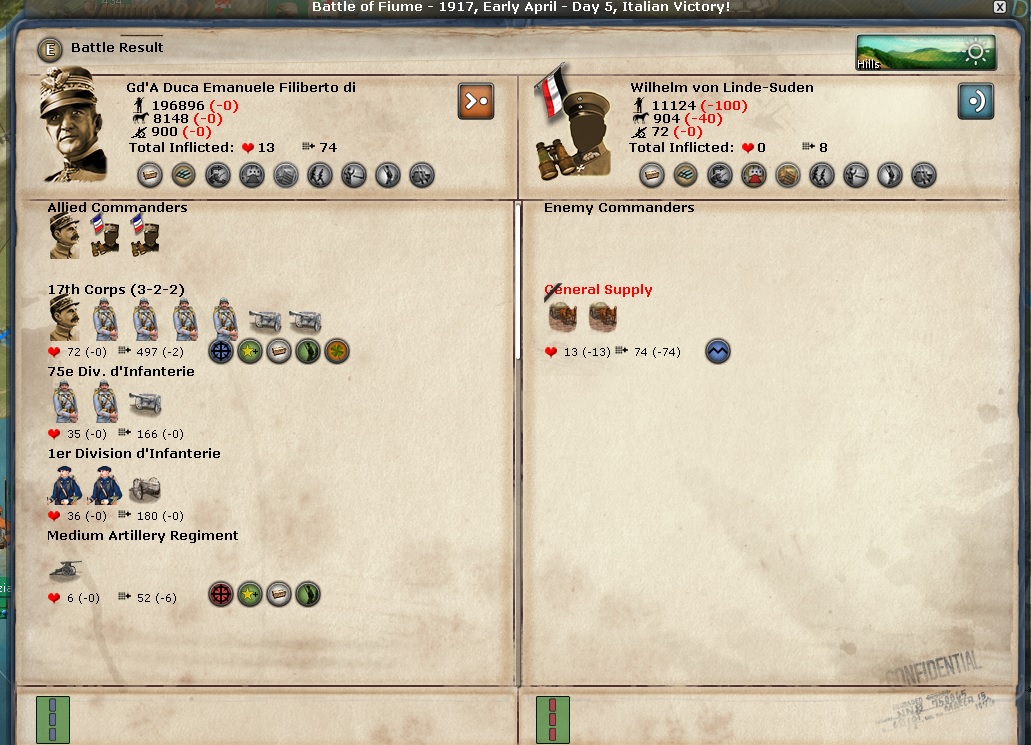This screenshot has height=745, width=1031.
Task: Click the blue posture button beside Linde-Suden
Action: point(975,101)
